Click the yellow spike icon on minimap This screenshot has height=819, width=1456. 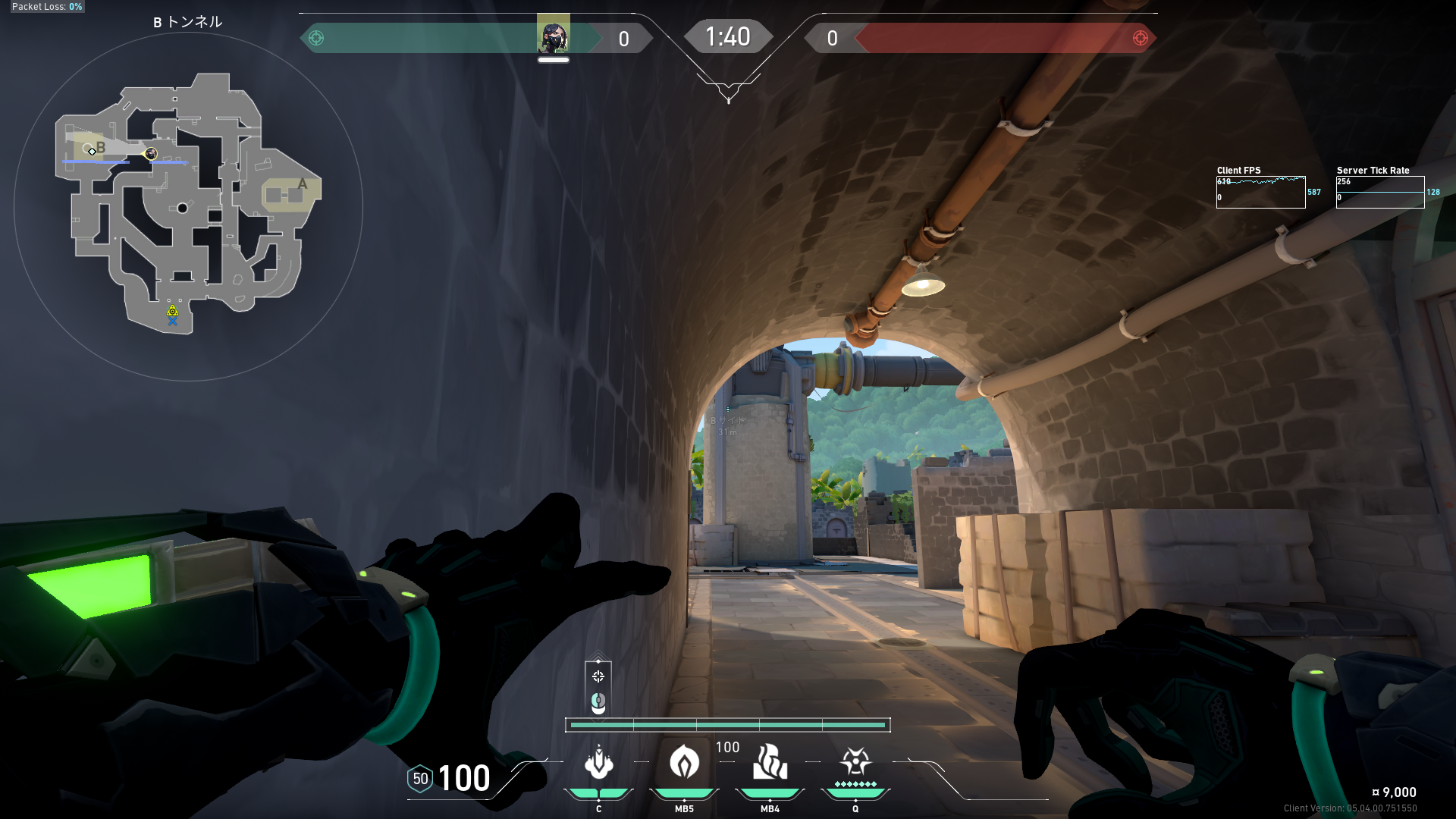tap(173, 311)
